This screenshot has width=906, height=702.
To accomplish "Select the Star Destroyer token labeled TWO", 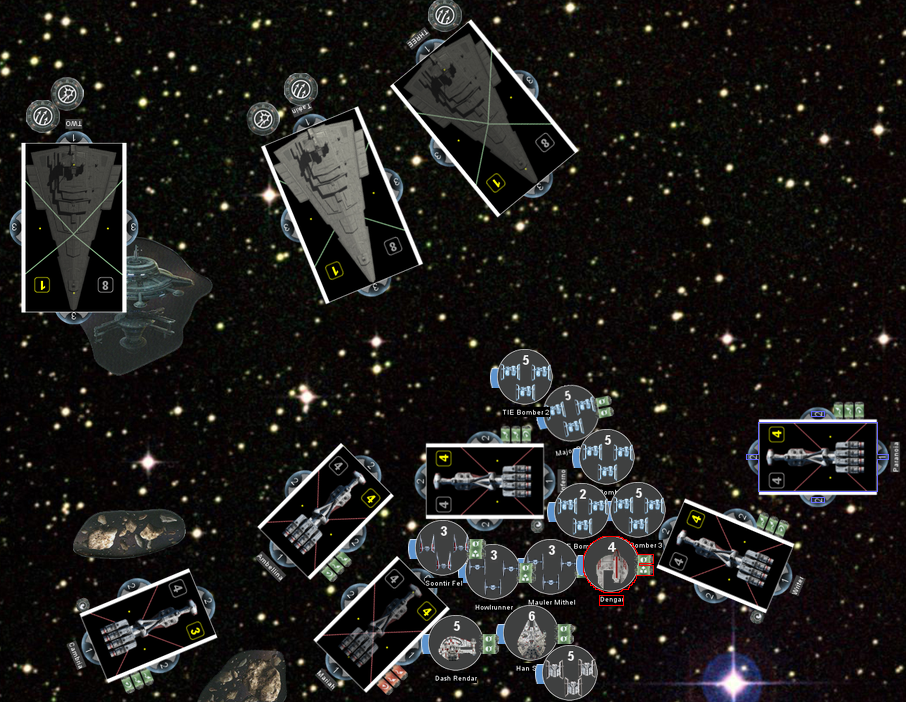I will point(74,227).
